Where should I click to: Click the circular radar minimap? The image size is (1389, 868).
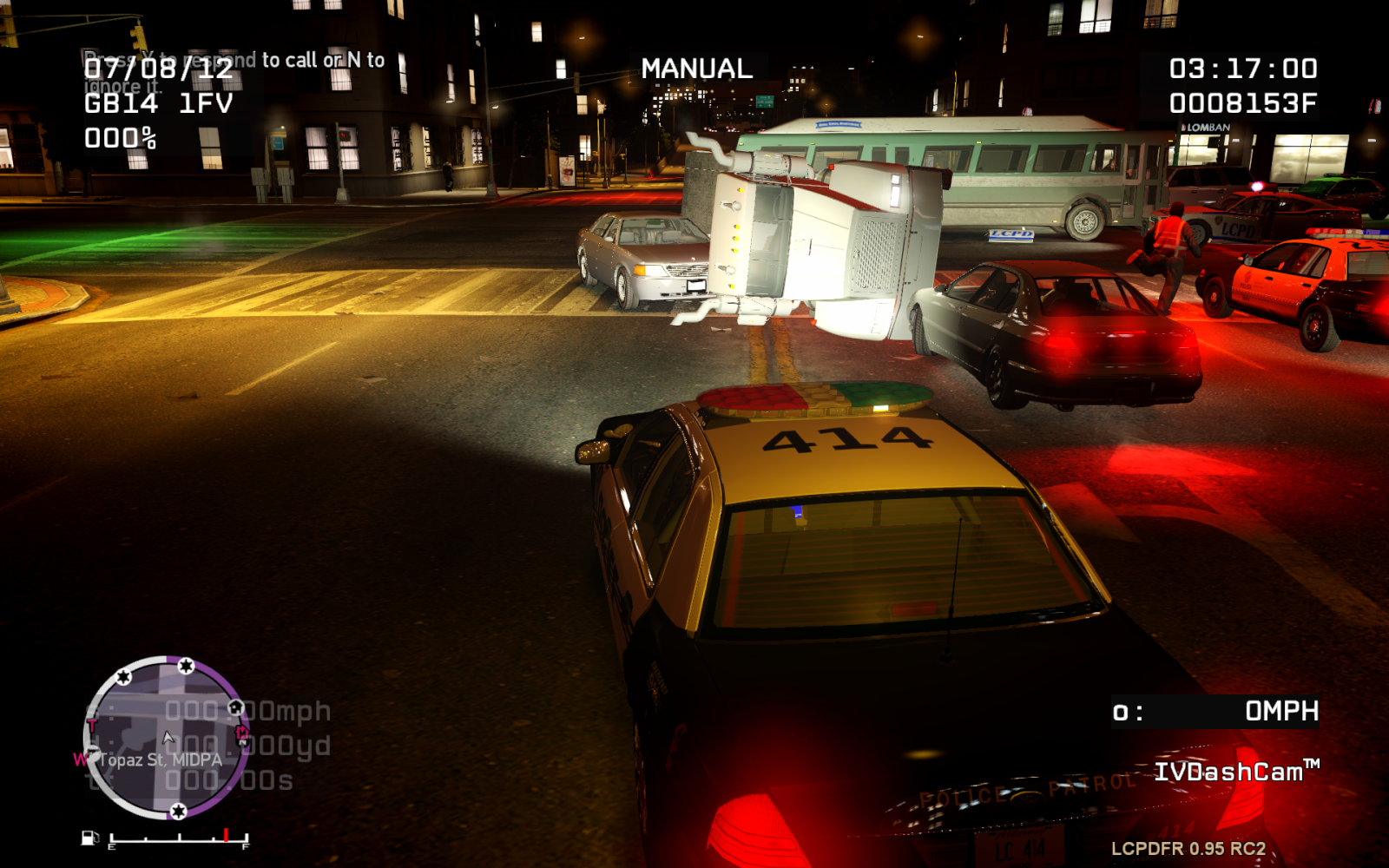click(167, 738)
